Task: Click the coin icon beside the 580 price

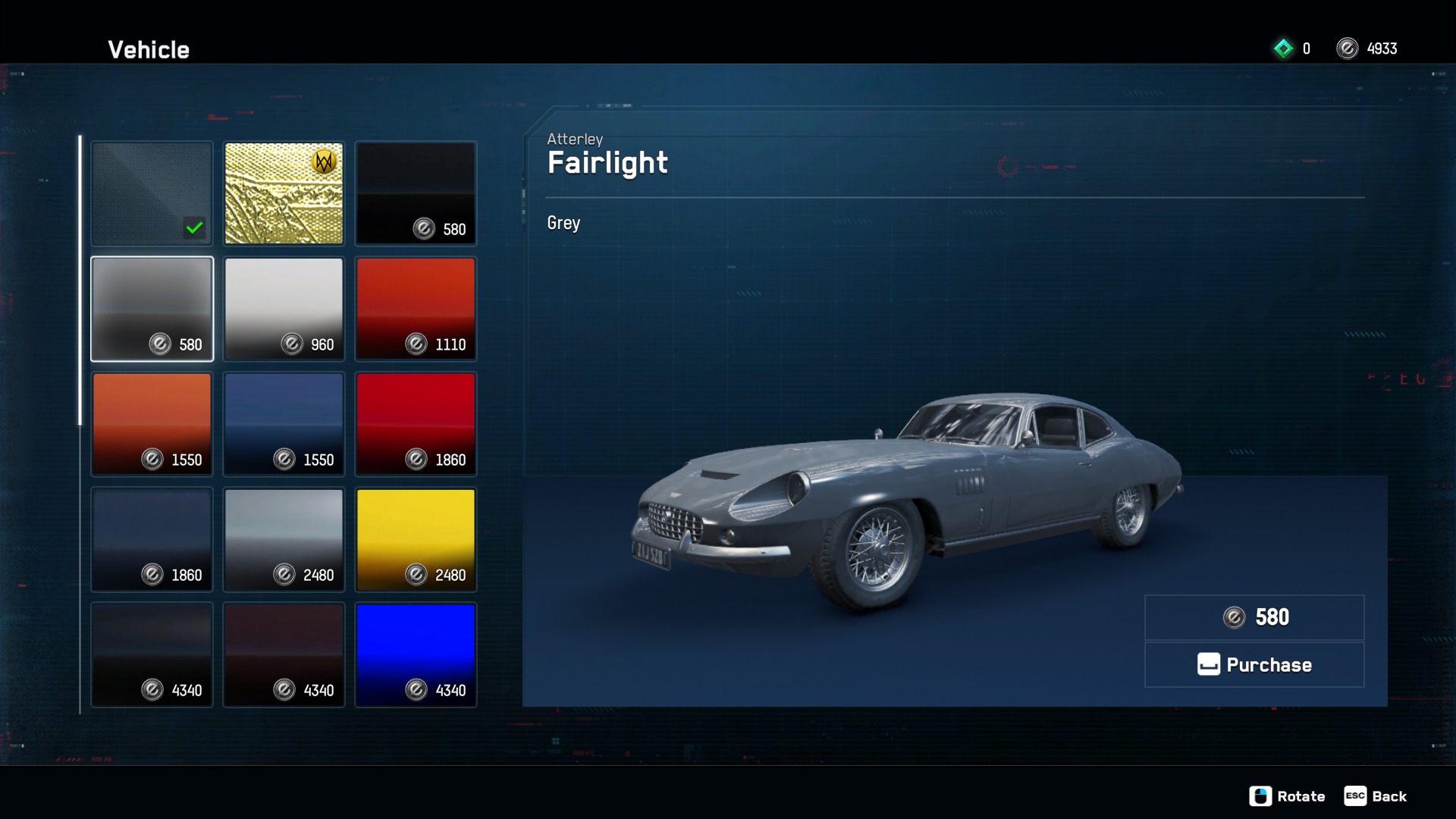Action: (1235, 617)
